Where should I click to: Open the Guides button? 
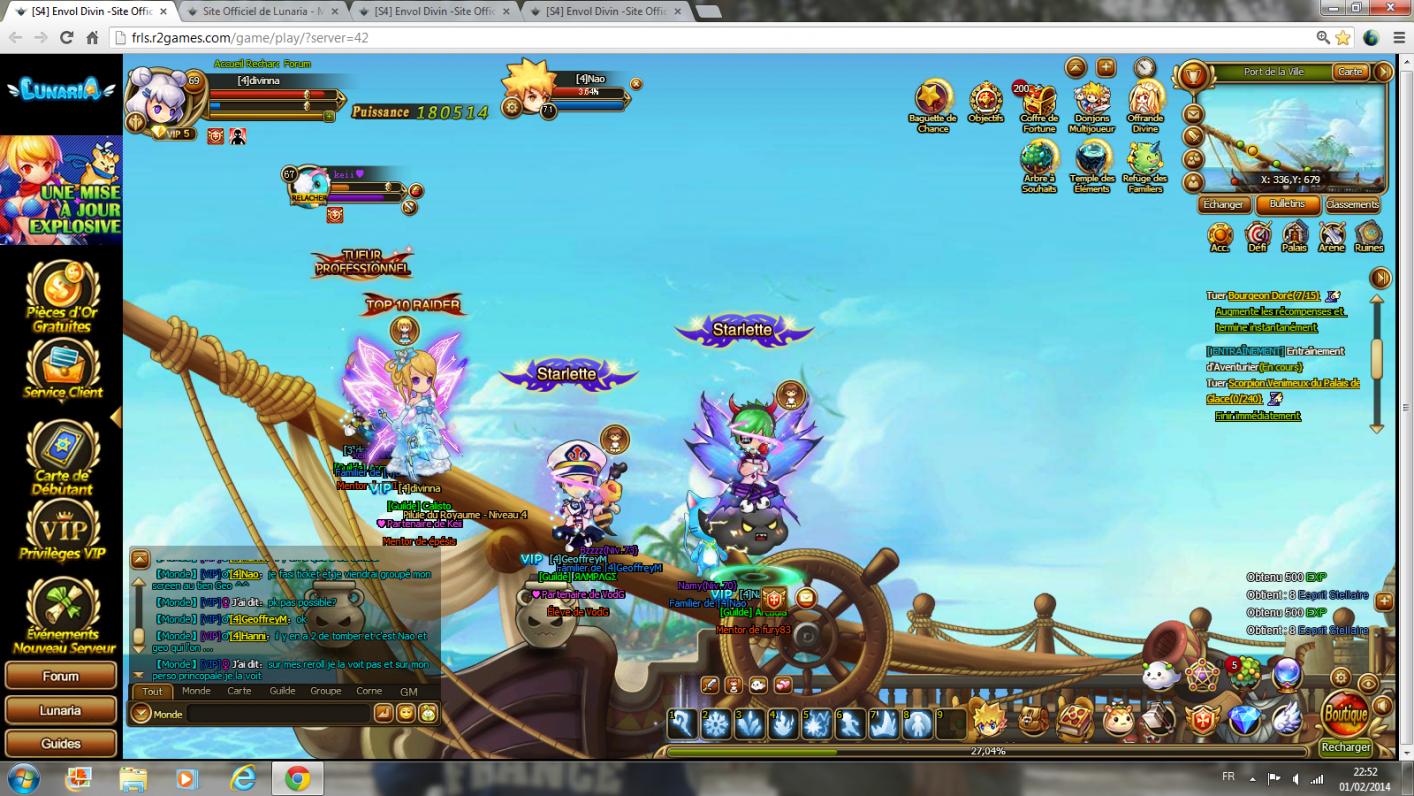(61, 744)
